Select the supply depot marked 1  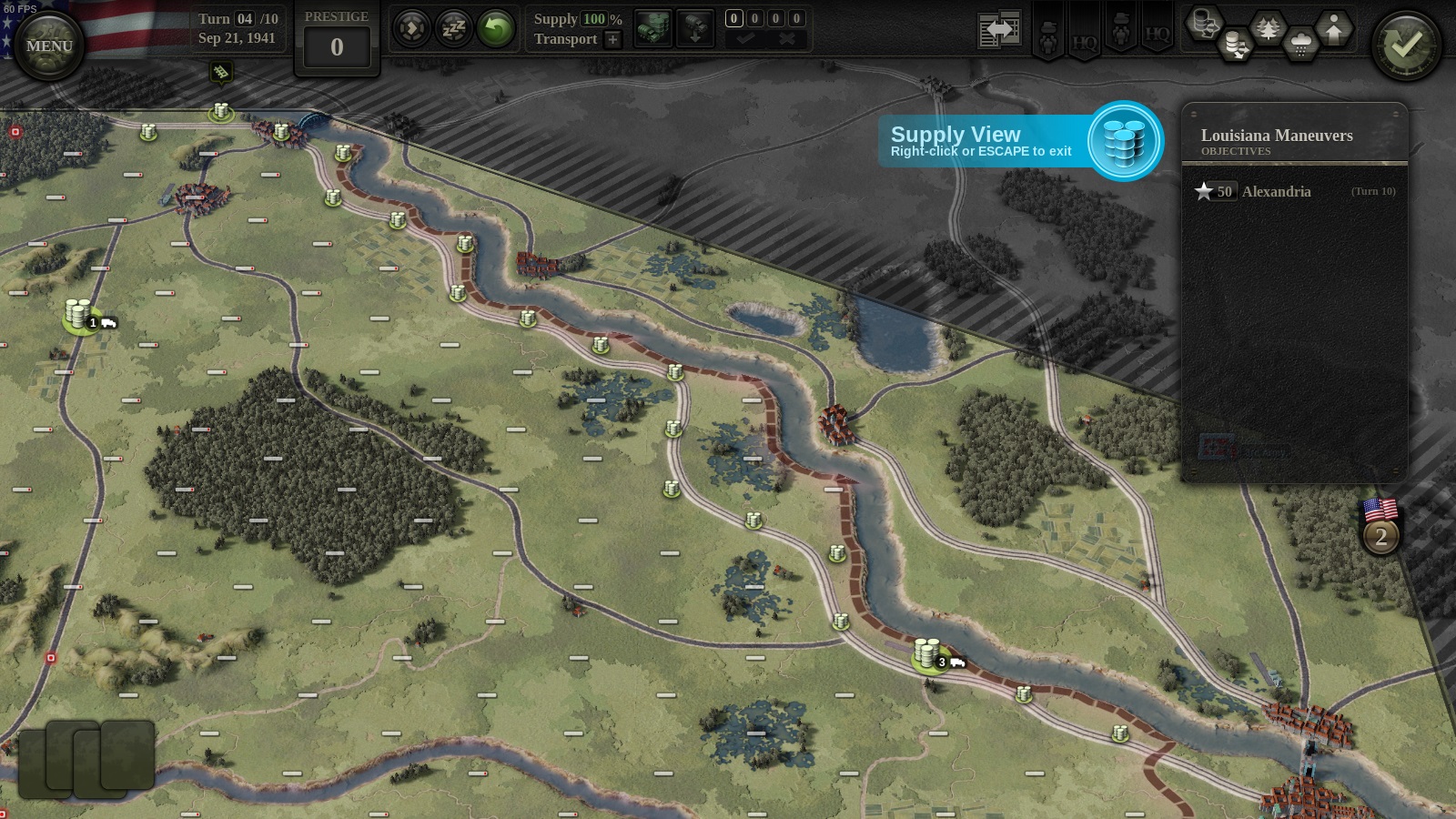point(79,315)
